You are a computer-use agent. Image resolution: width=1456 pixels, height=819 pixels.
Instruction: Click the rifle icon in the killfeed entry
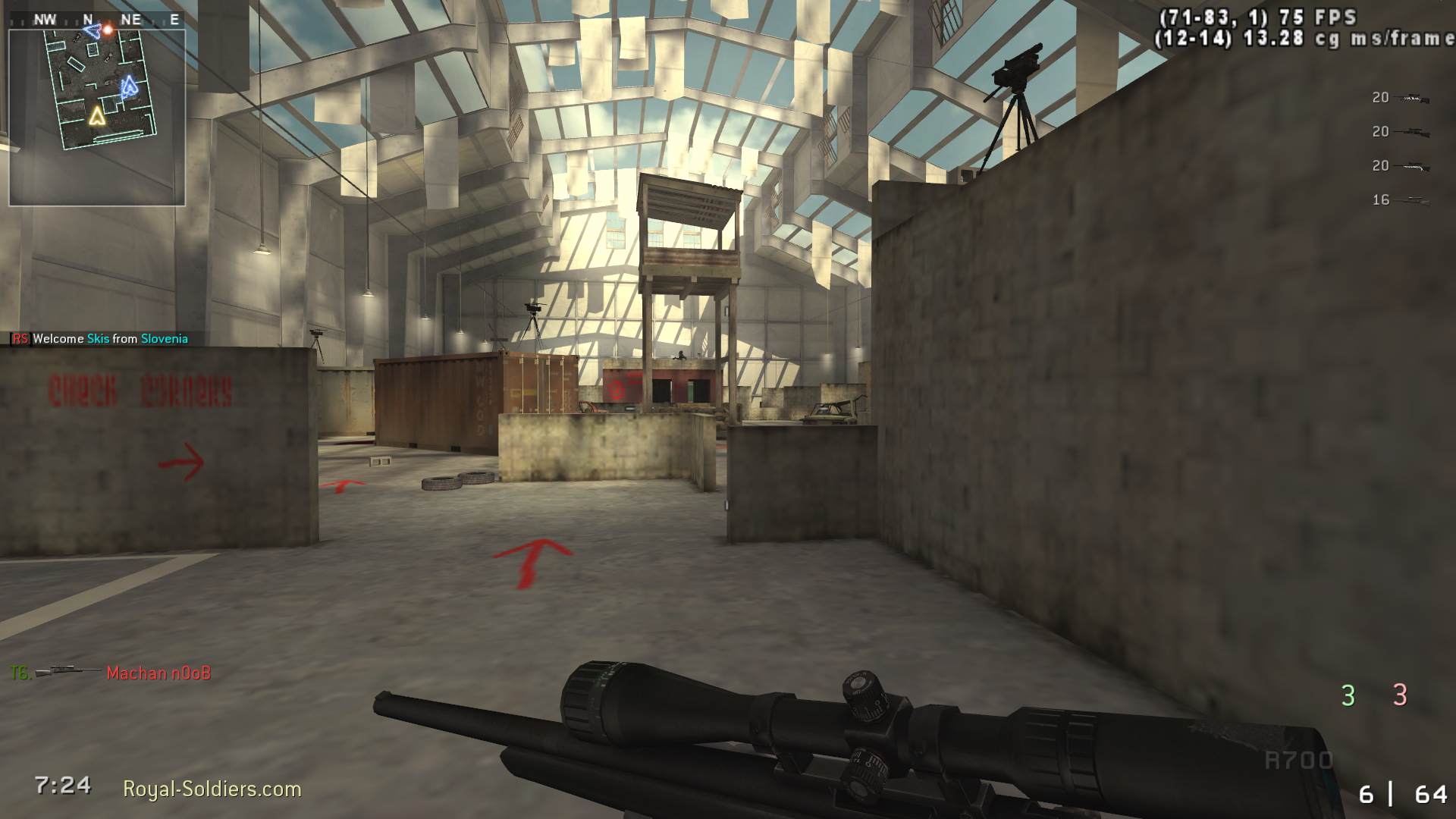point(67,671)
